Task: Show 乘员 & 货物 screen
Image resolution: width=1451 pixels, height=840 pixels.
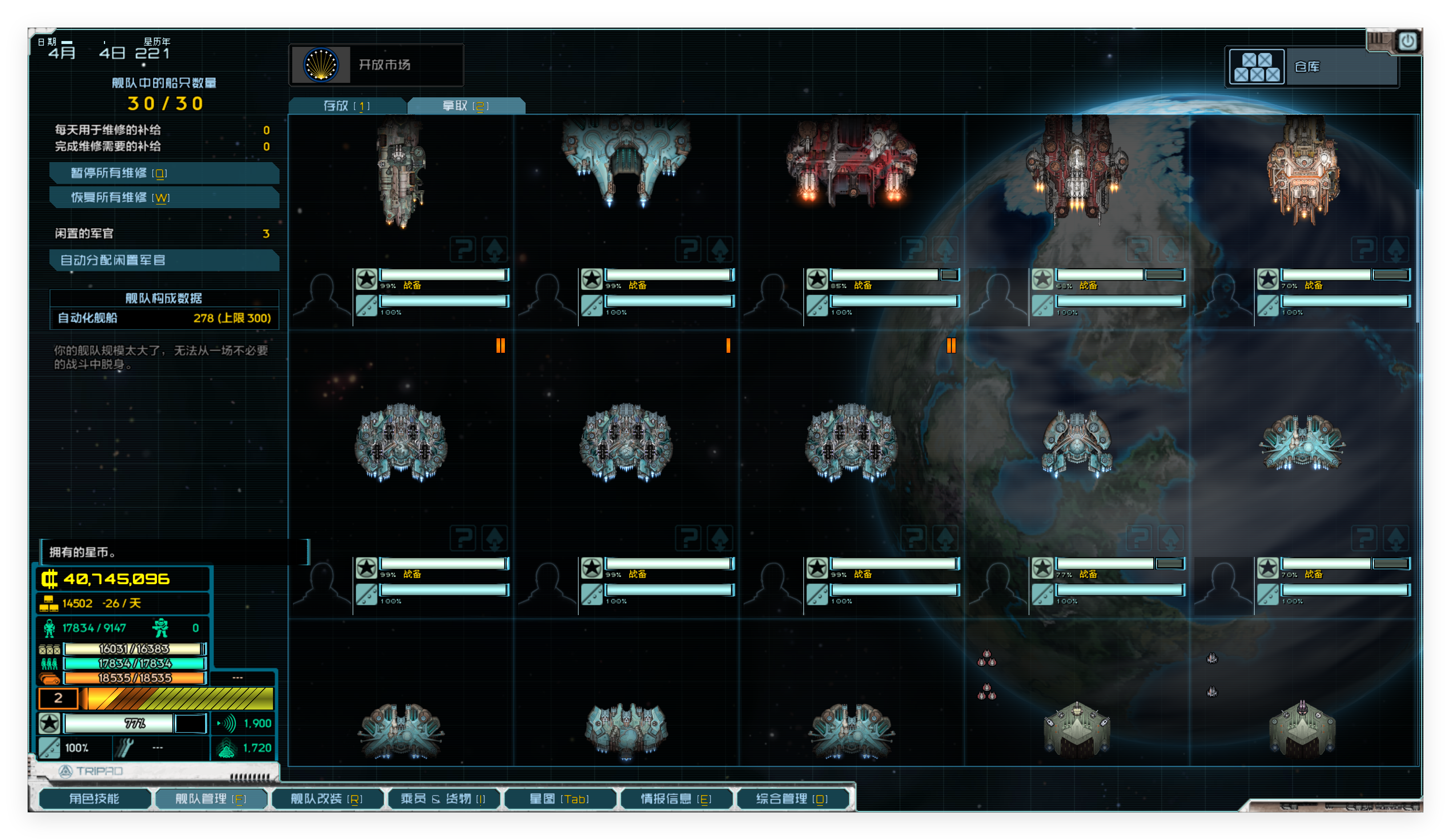Action: [443, 799]
